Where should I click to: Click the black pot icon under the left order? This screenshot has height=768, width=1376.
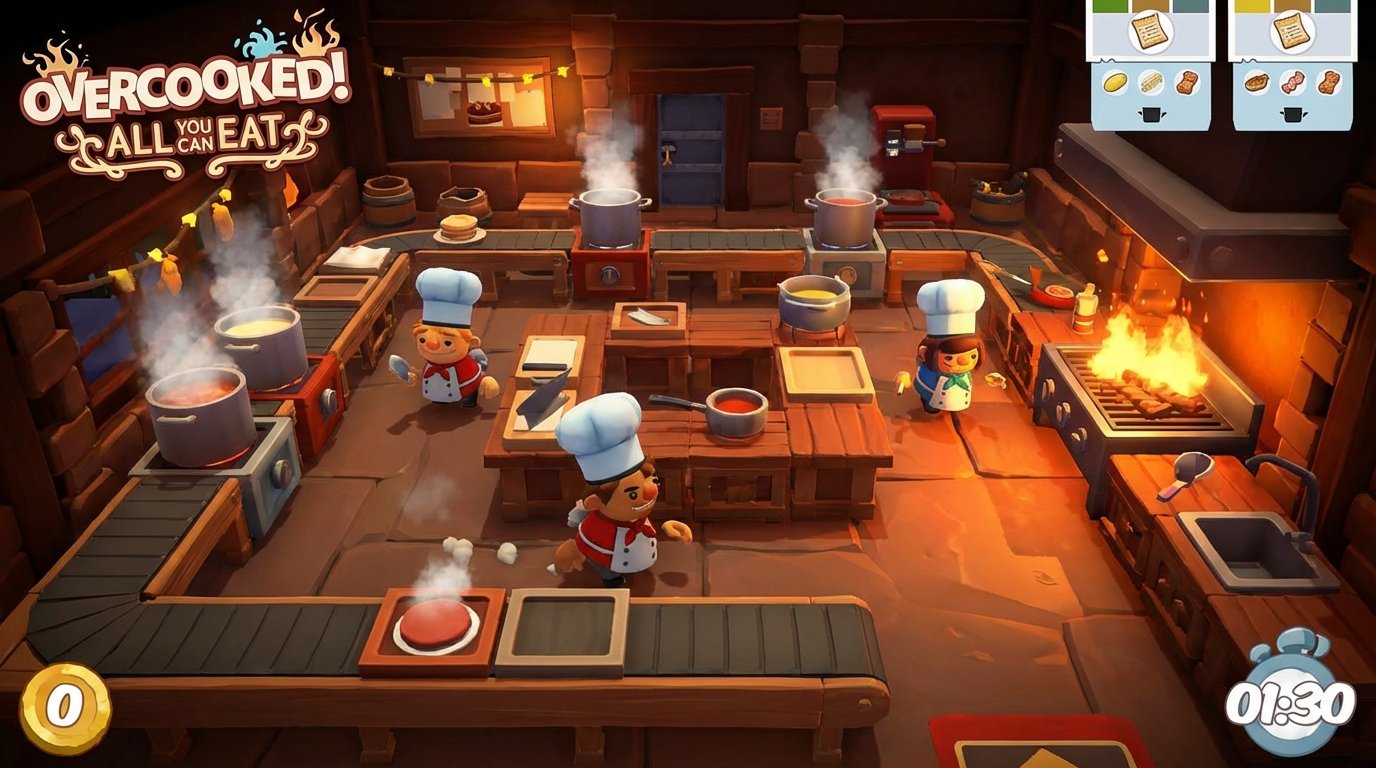tap(1152, 113)
